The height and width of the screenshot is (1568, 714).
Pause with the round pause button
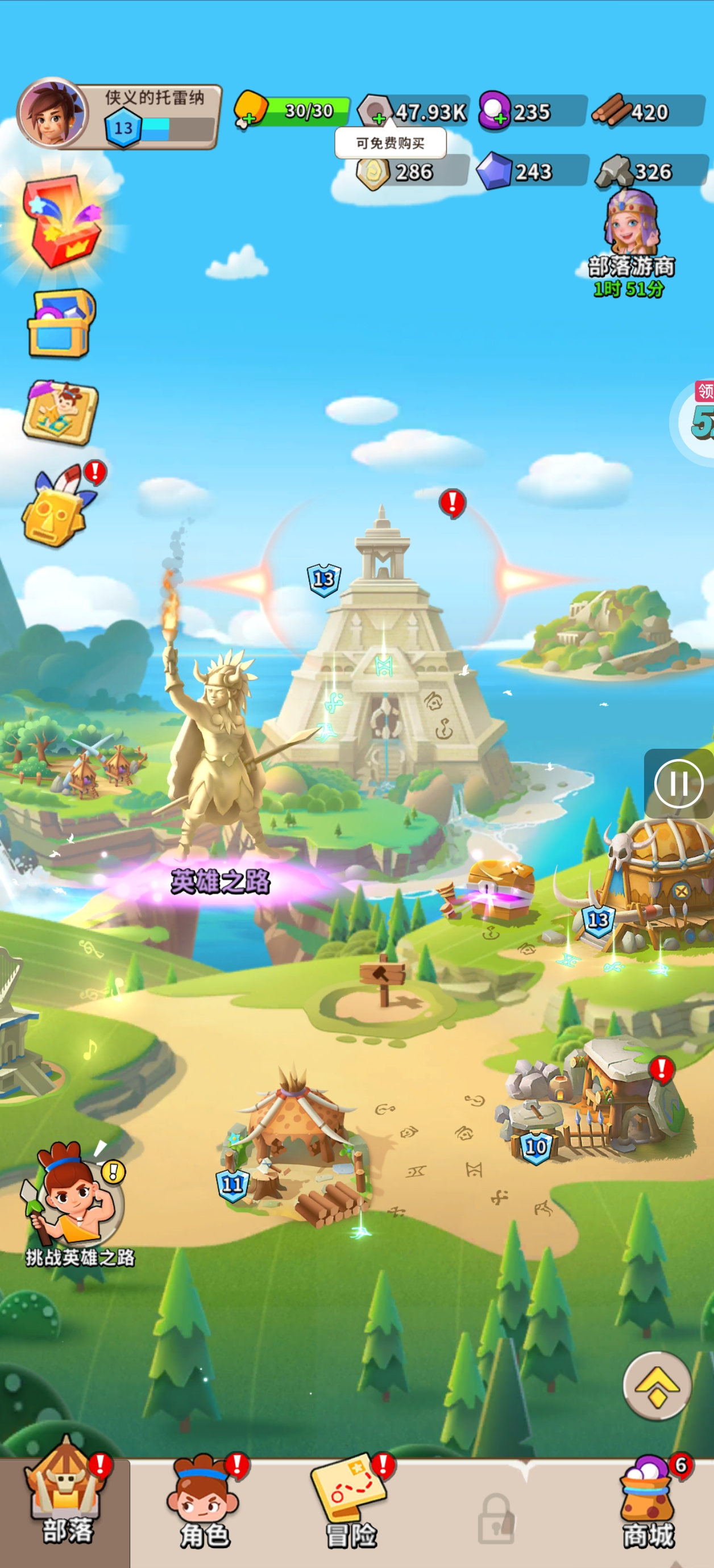click(x=678, y=784)
